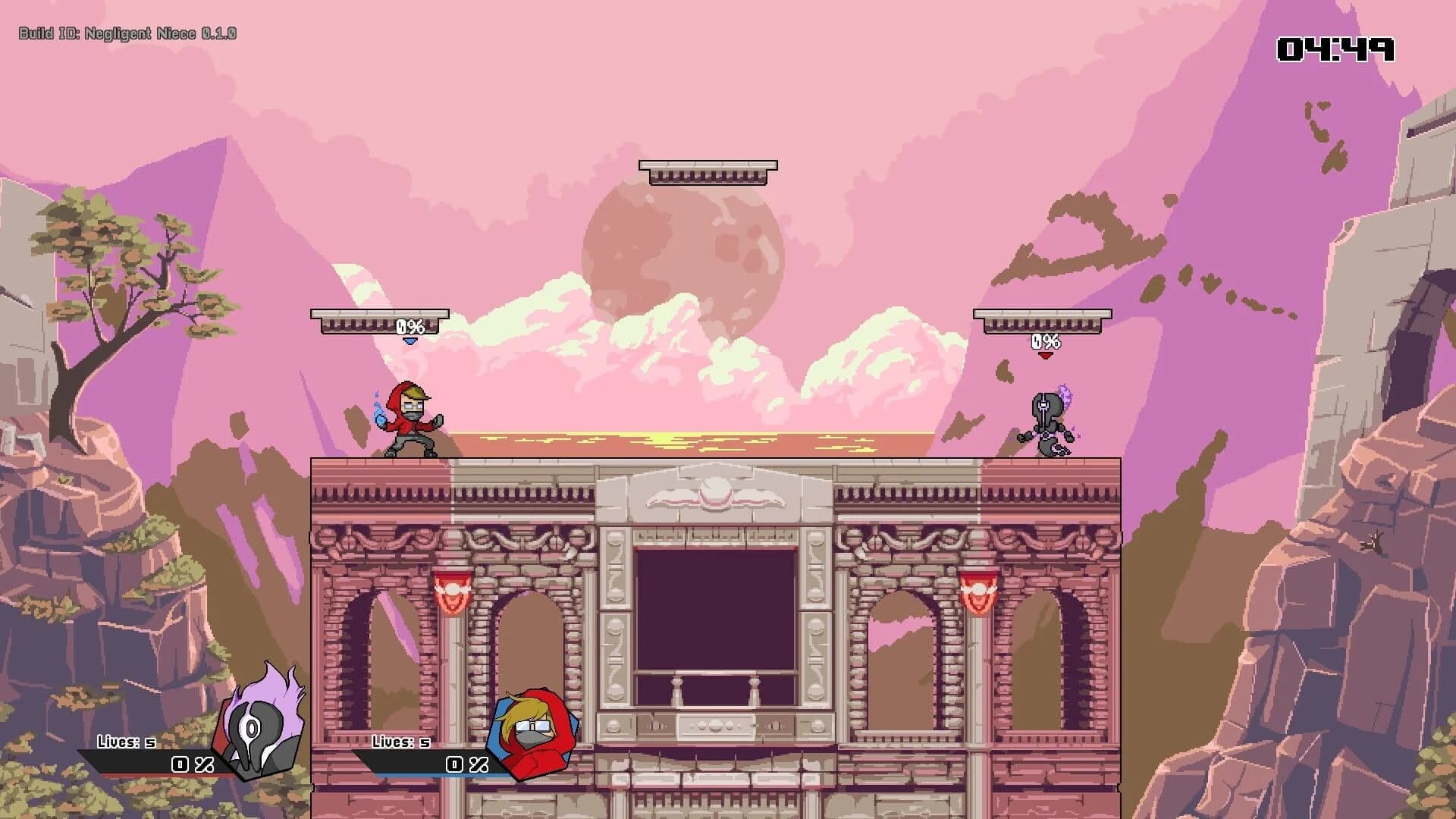Click the Lives: 5 label for the second player
The width and height of the screenshot is (1456, 819).
pos(400,741)
